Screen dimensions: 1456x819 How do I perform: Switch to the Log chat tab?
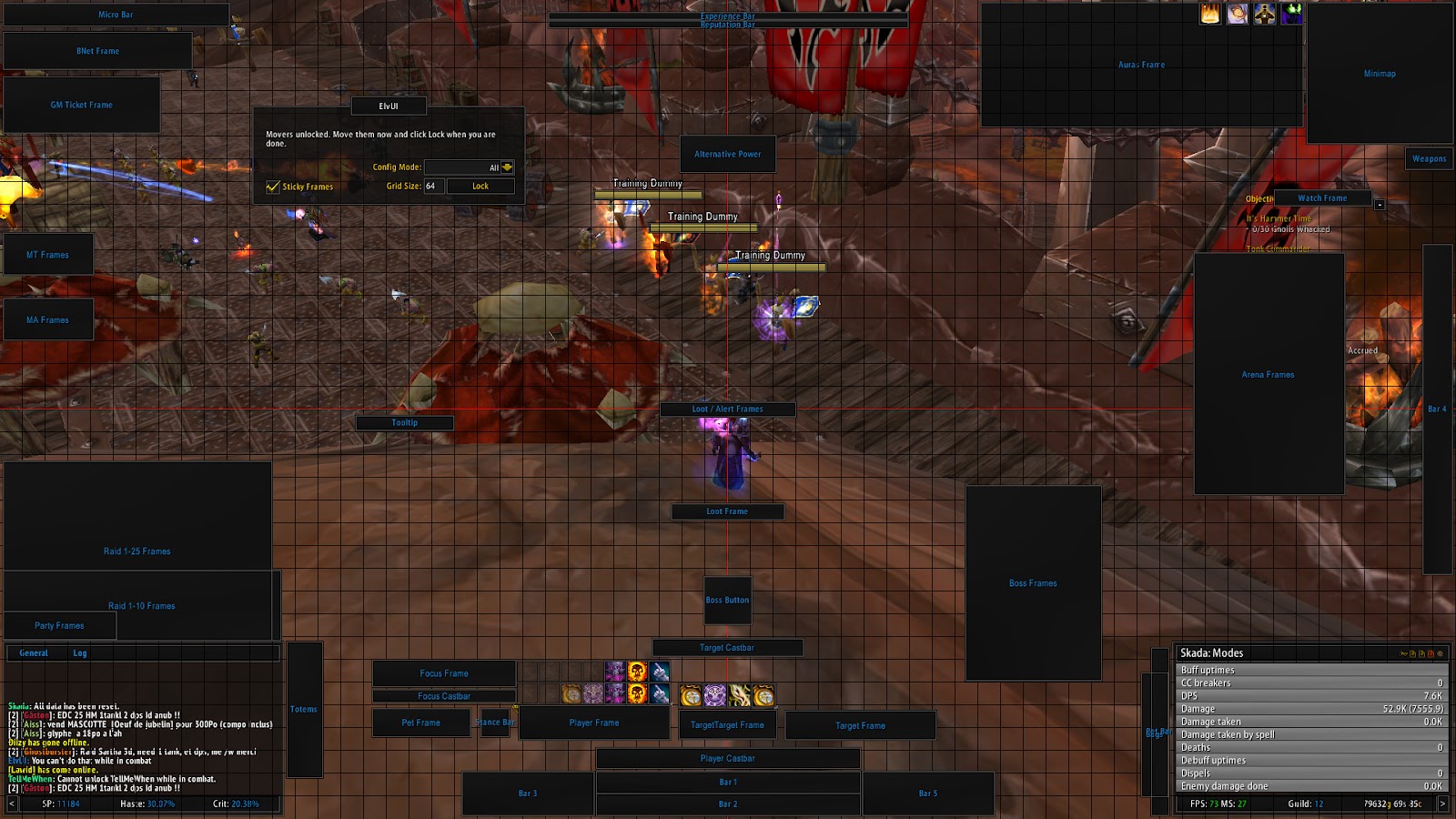(x=81, y=652)
